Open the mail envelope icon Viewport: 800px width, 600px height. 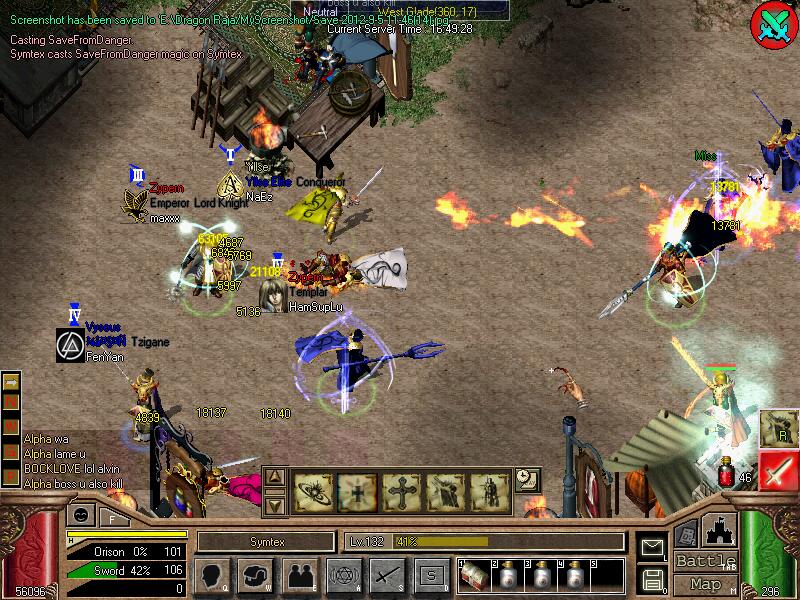click(652, 547)
